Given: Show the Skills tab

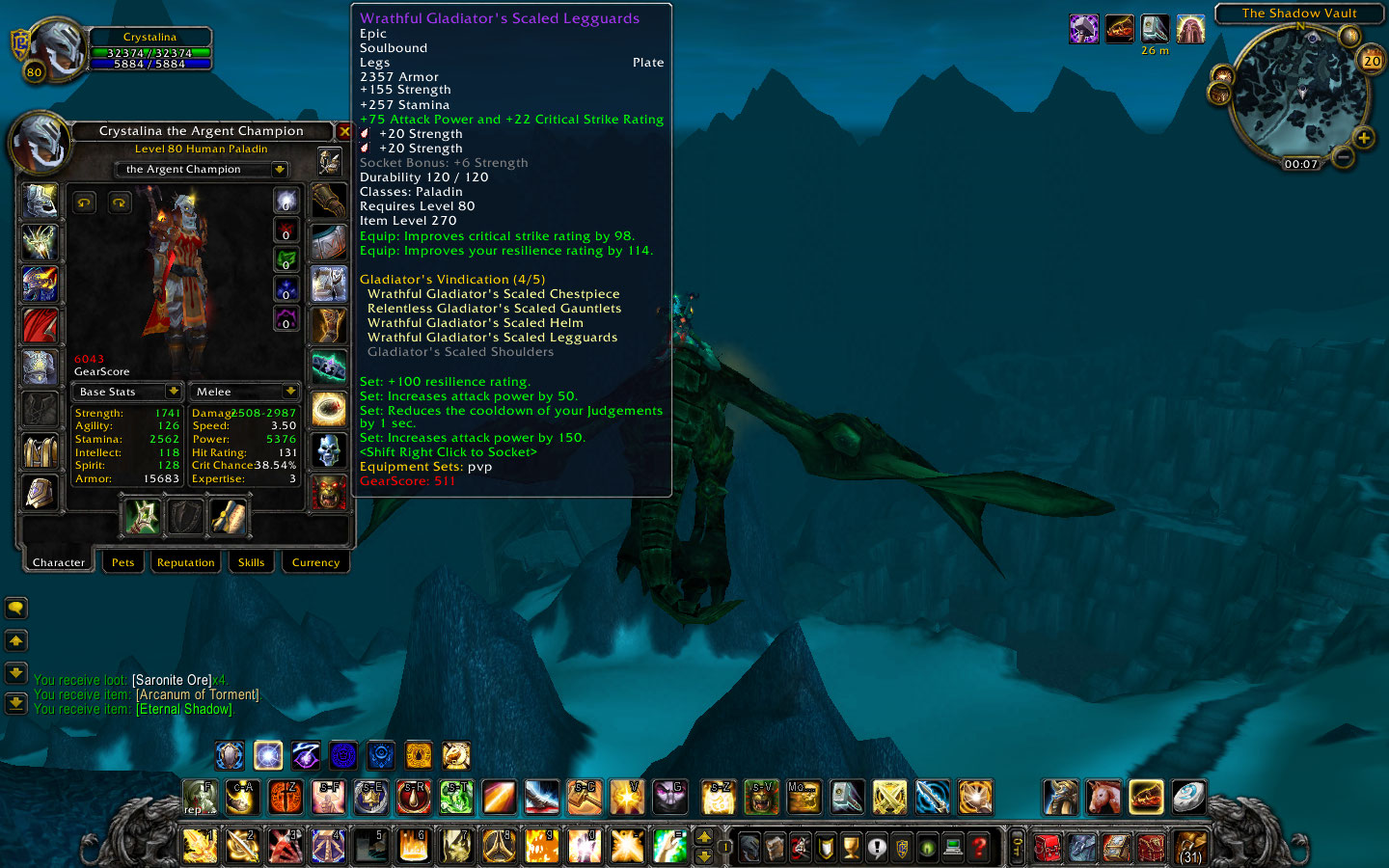Looking at the screenshot, I should (251, 562).
